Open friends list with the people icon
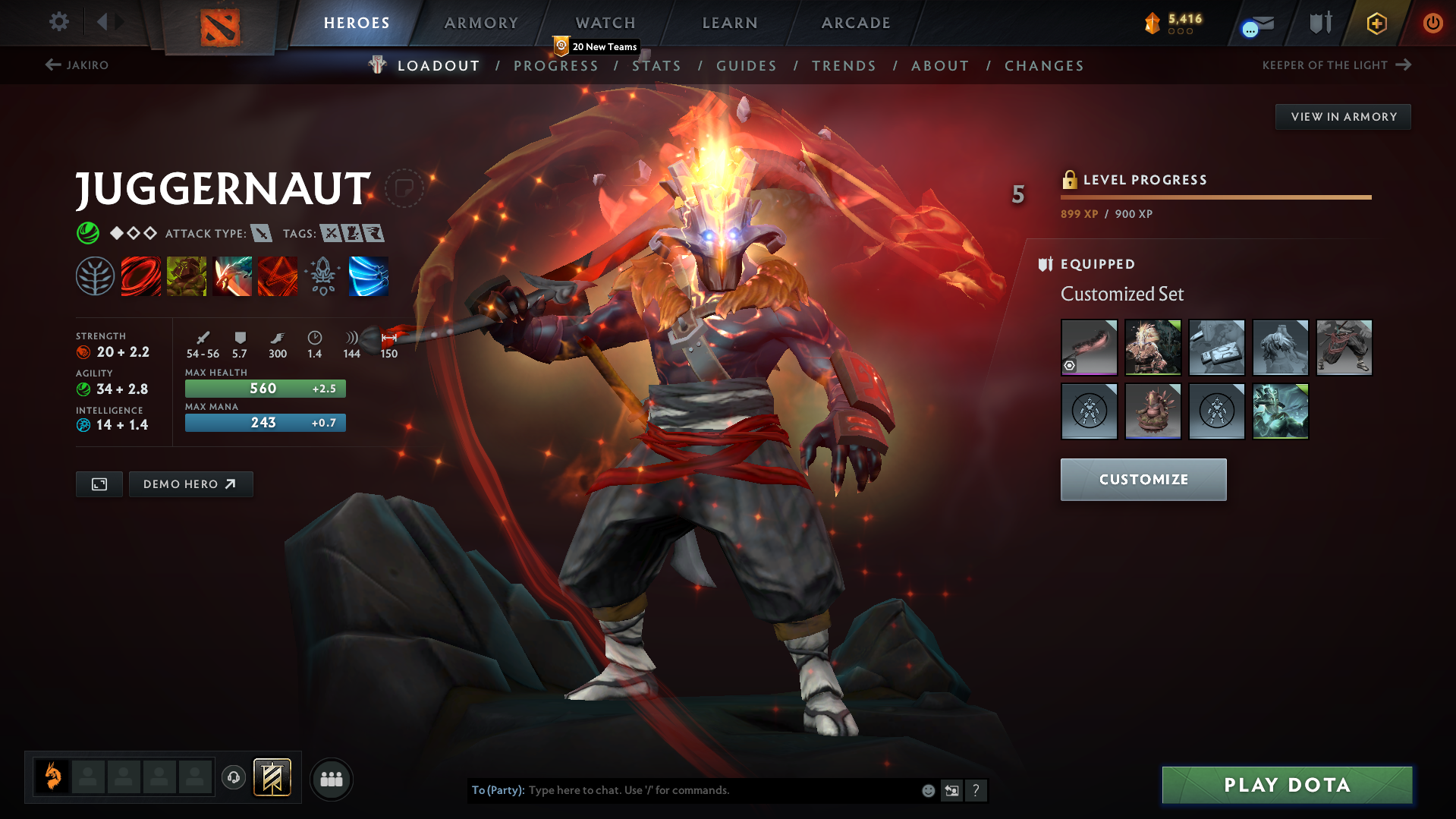The height and width of the screenshot is (819, 1456). [x=331, y=779]
